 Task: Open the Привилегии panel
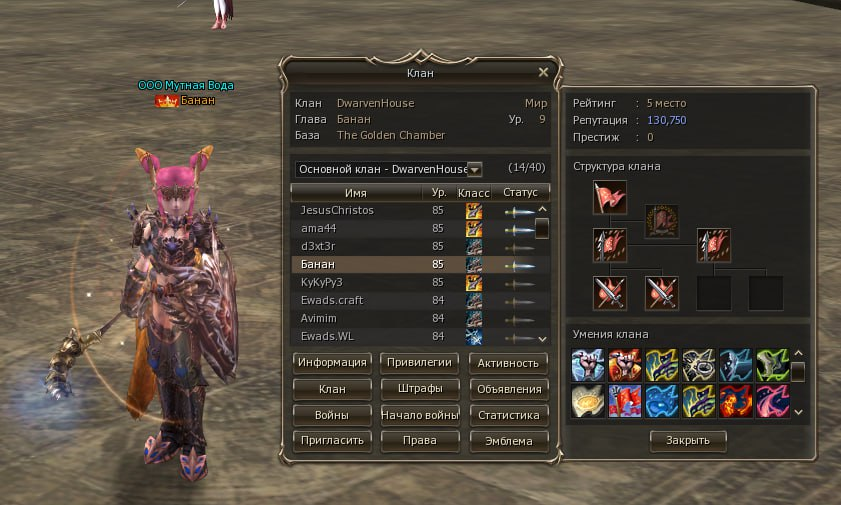pos(420,362)
